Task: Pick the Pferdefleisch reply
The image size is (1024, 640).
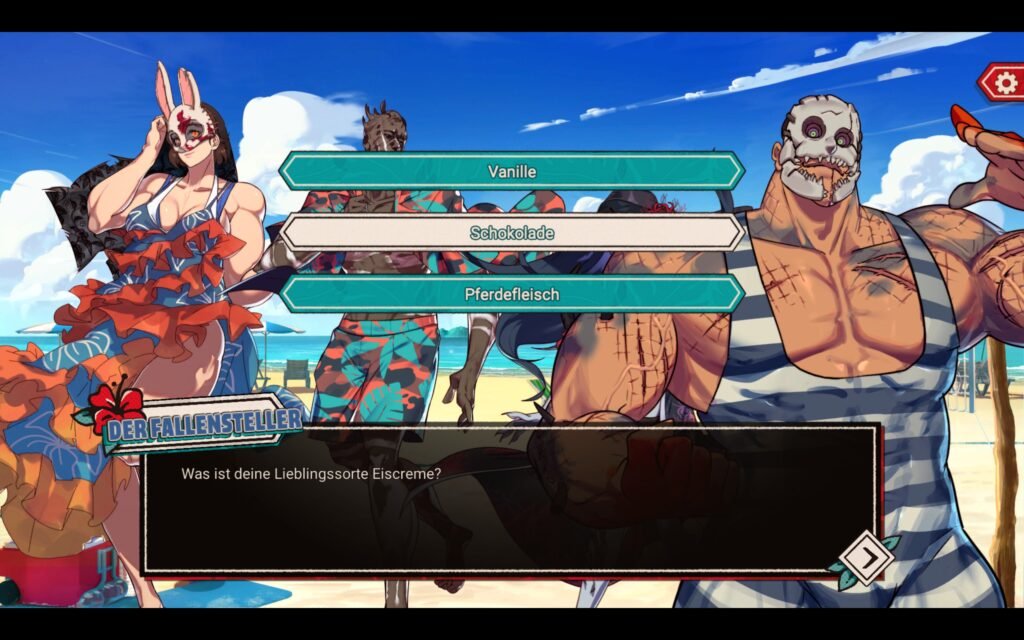Action: [511, 295]
